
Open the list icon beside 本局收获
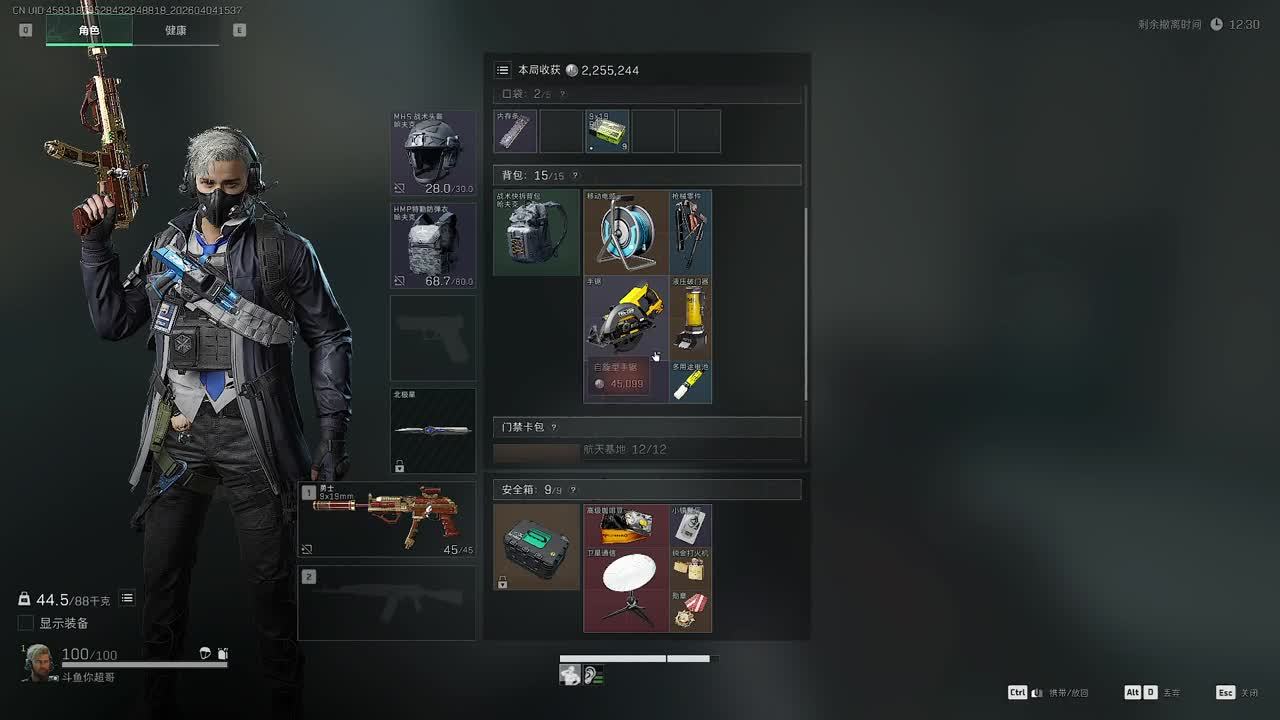503,70
